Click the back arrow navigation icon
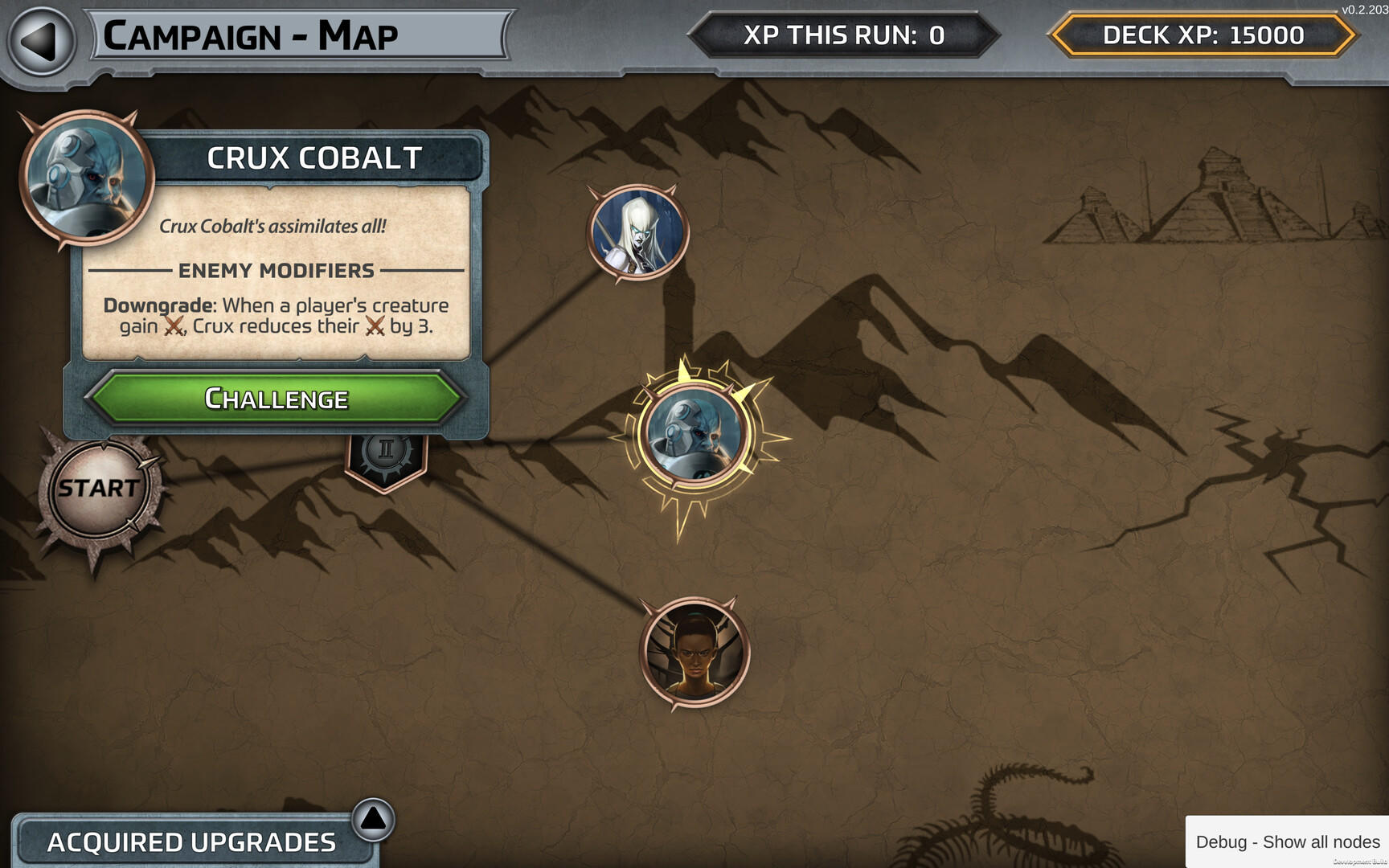Screen dimensions: 1389x868 pyautogui.click(x=35, y=35)
